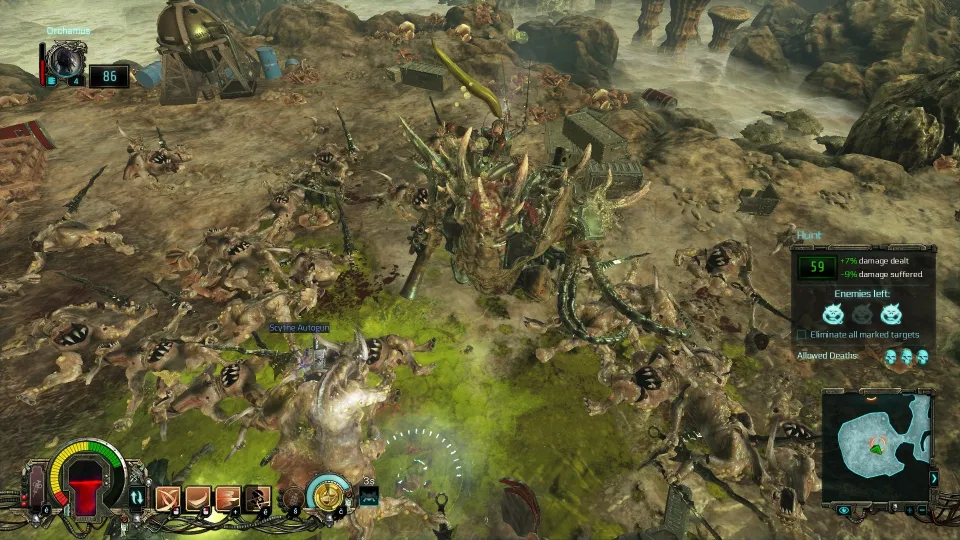The width and height of the screenshot is (960, 540).
Task: Activate the crossed slashes attack skill
Action: (x=167, y=497)
